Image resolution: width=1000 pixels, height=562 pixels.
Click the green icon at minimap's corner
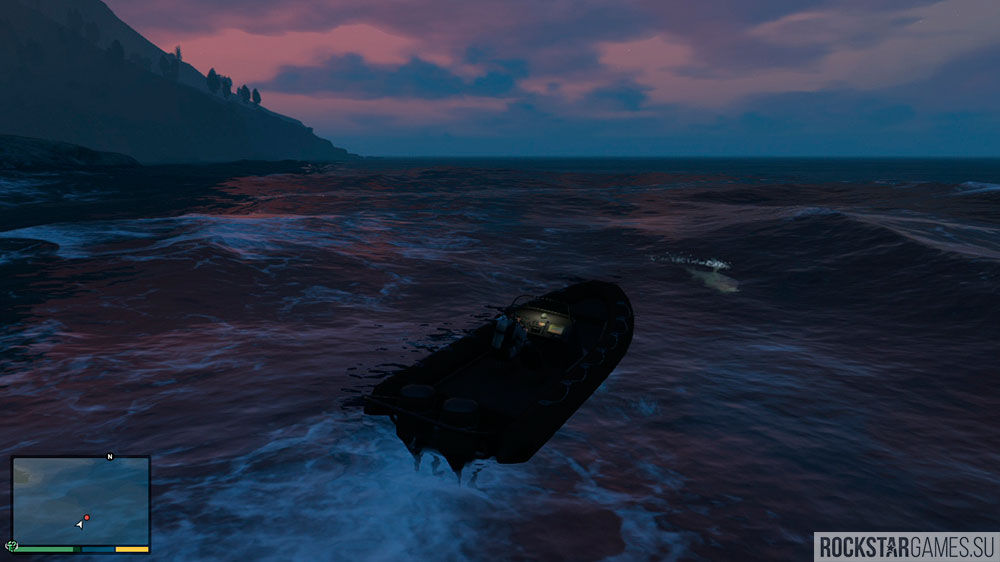[x=12, y=546]
